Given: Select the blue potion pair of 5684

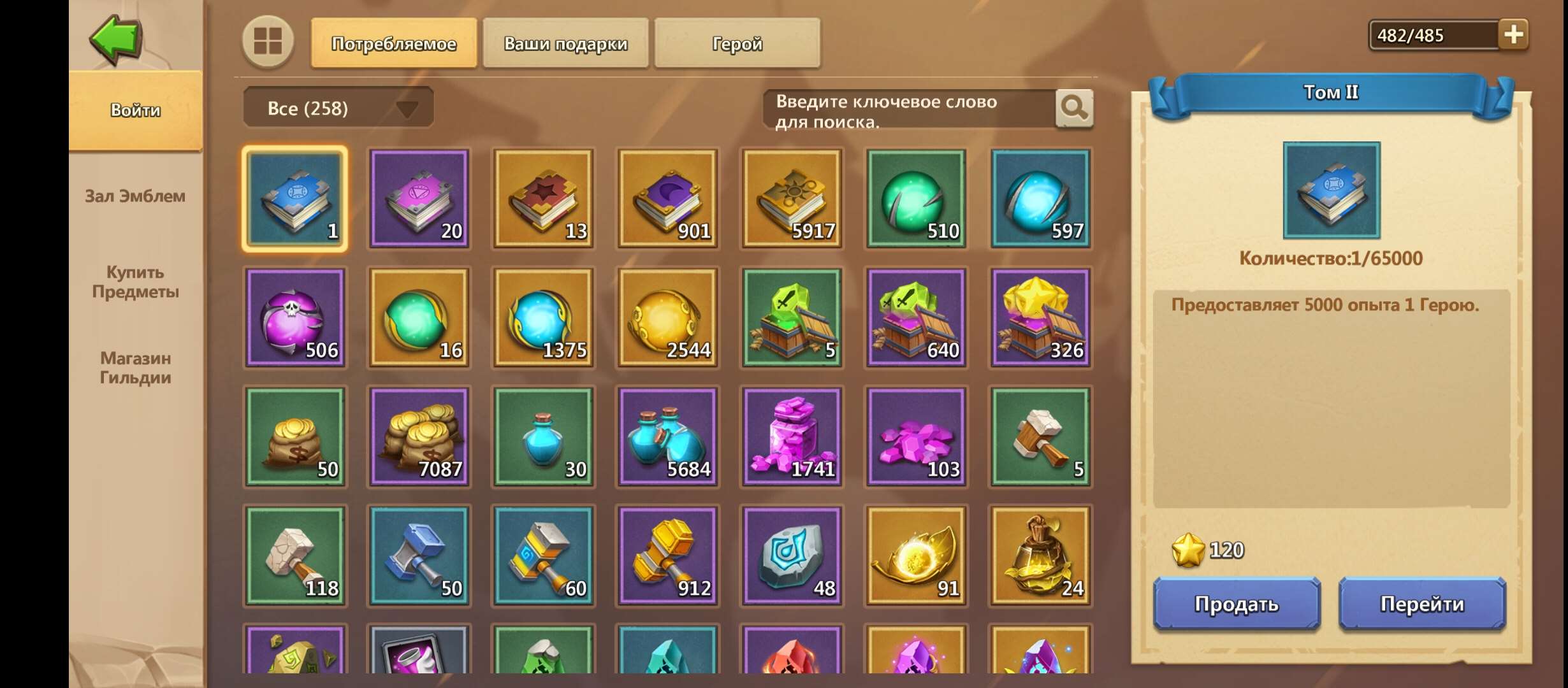Looking at the screenshot, I should point(668,436).
